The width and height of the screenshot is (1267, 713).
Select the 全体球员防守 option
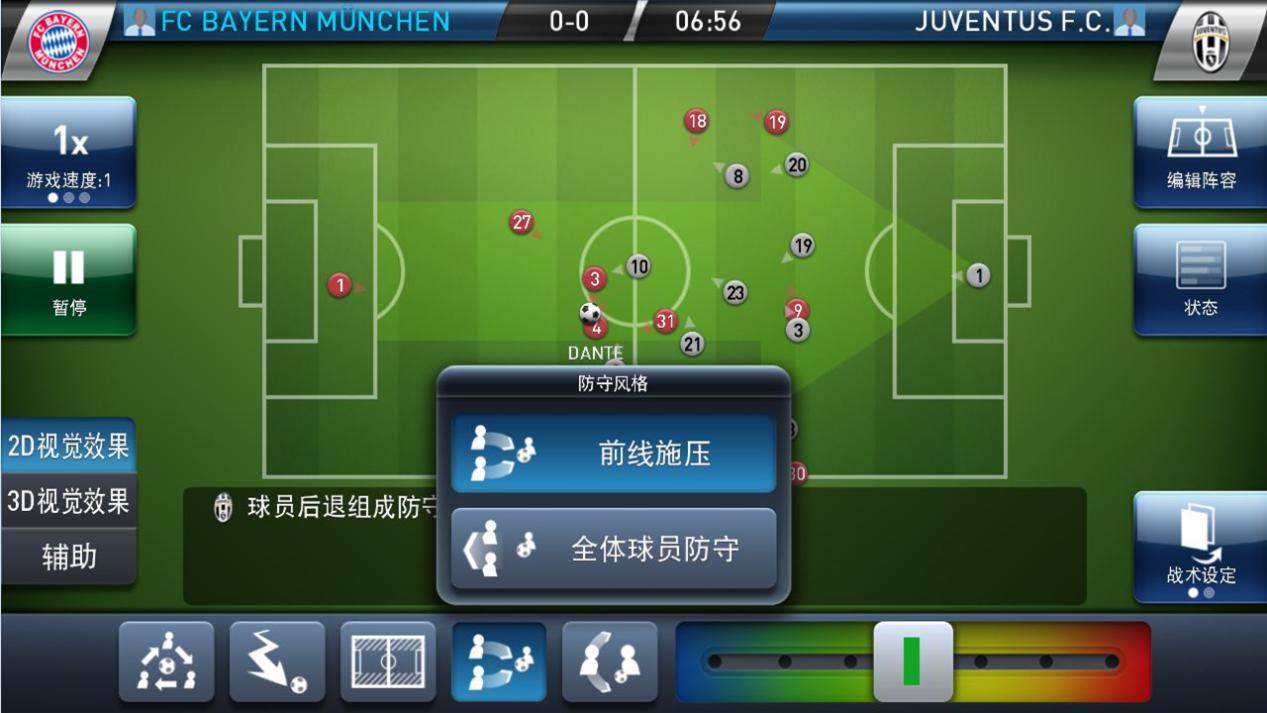pyautogui.click(x=613, y=549)
